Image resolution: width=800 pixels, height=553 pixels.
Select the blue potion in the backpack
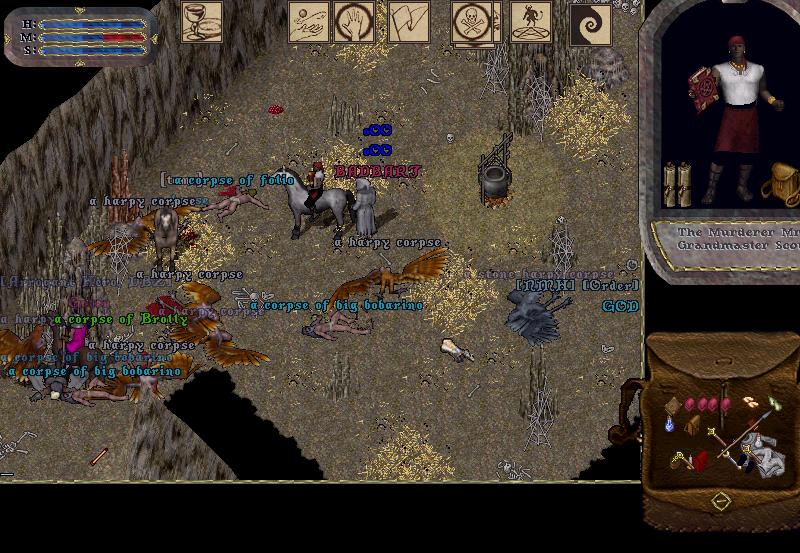coord(671,425)
